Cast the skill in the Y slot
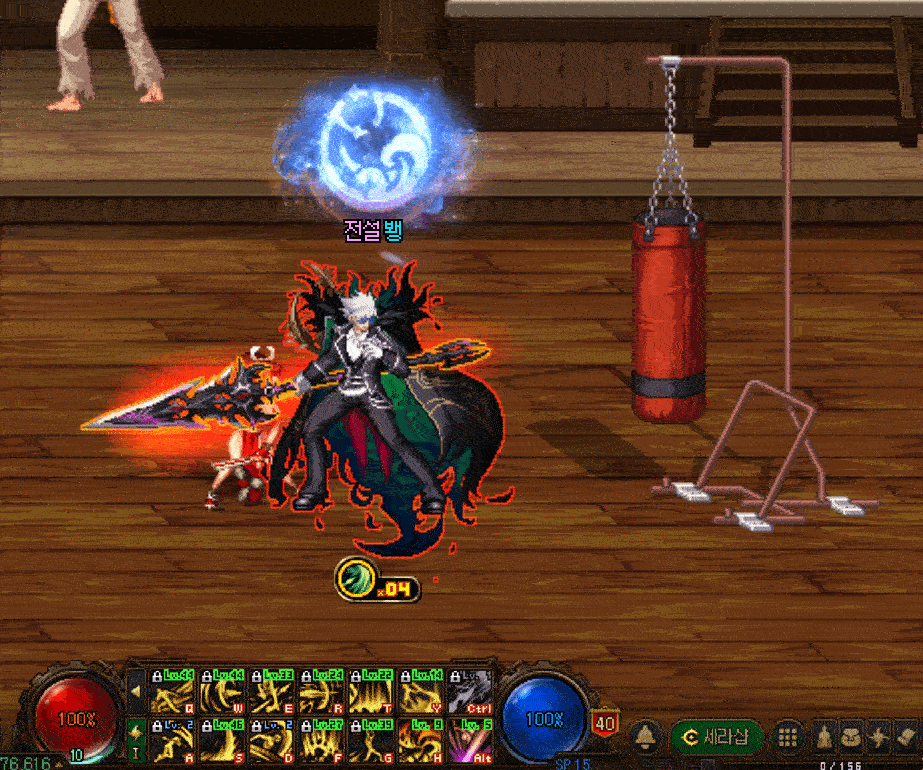 tap(421, 691)
